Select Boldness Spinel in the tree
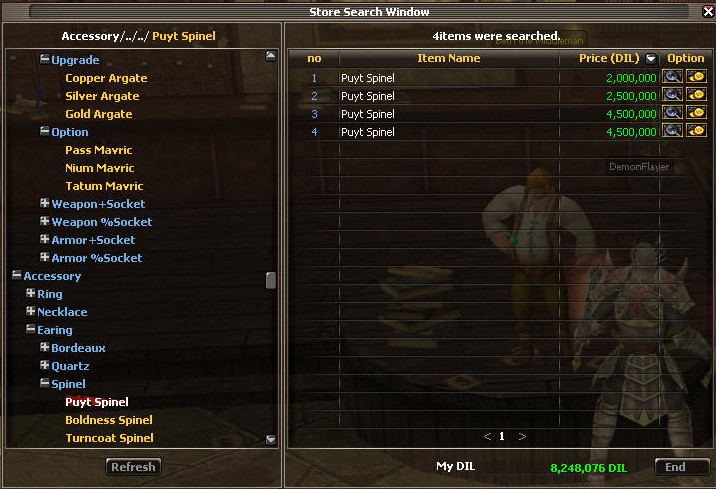The height and width of the screenshot is (489, 716). [109, 420]
